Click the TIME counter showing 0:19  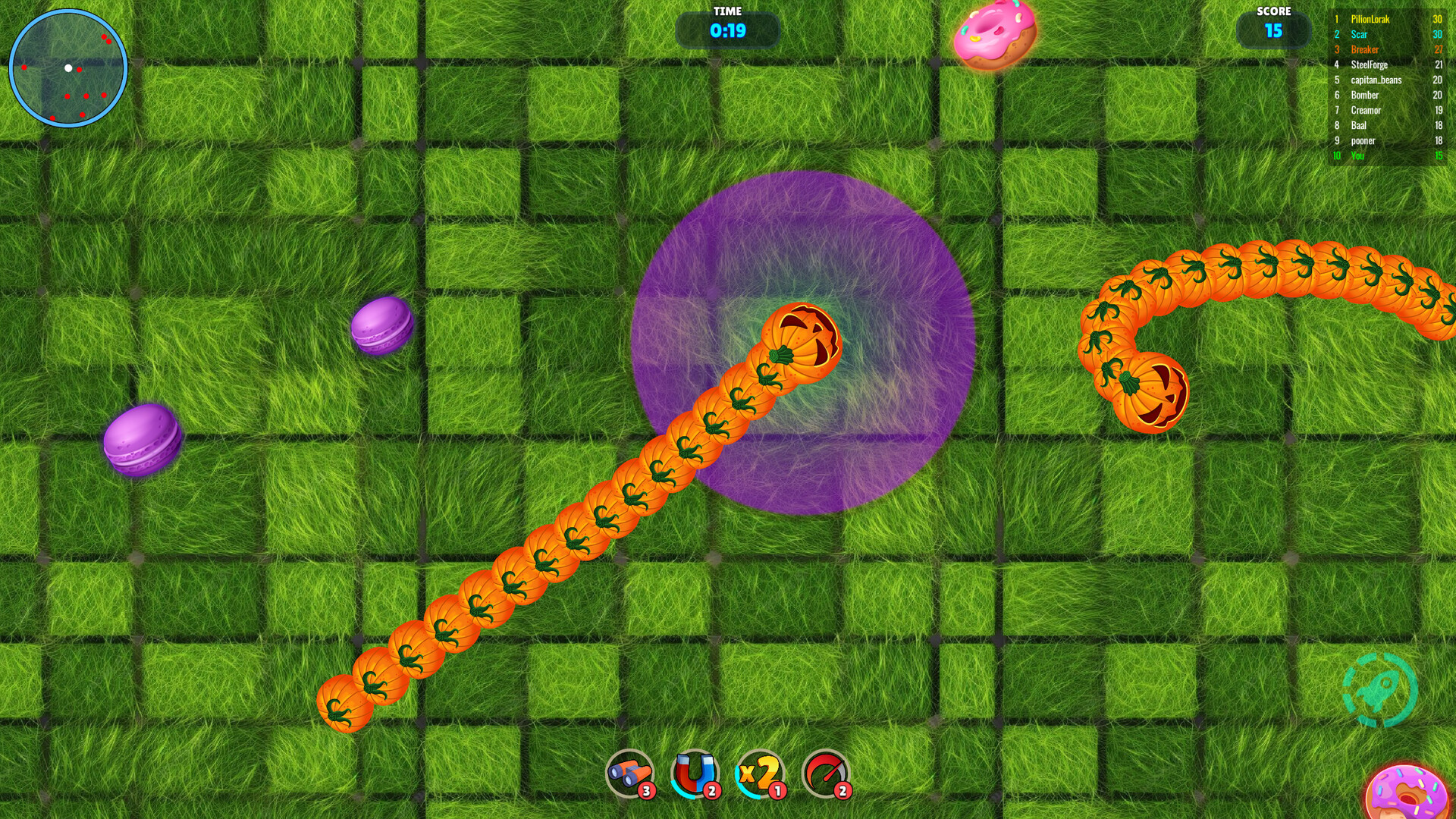[729, 31]
